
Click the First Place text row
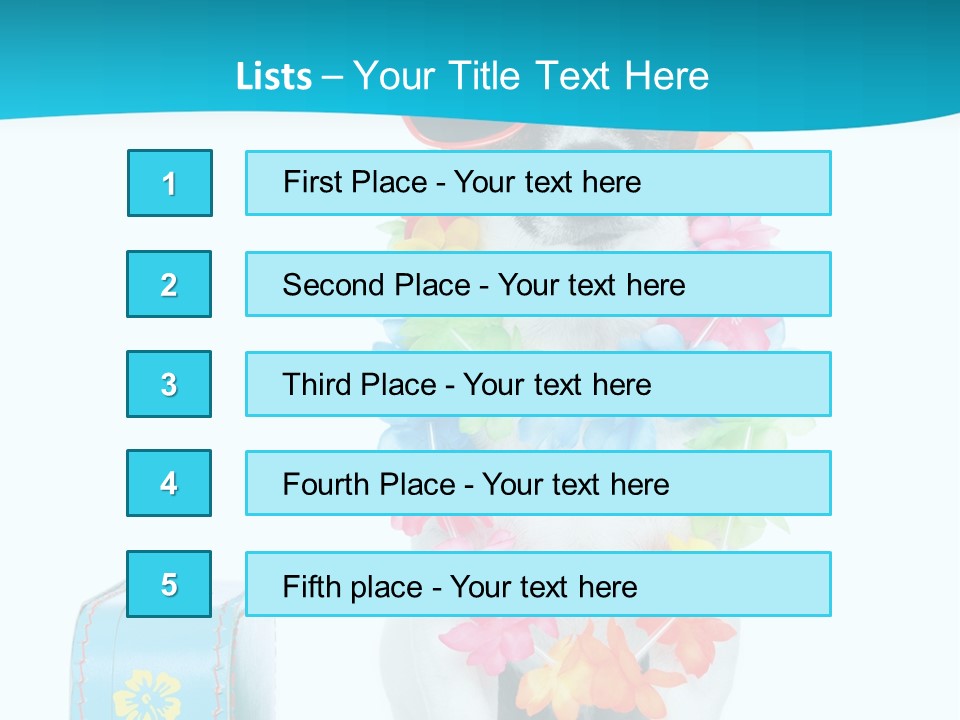[538, 183]
